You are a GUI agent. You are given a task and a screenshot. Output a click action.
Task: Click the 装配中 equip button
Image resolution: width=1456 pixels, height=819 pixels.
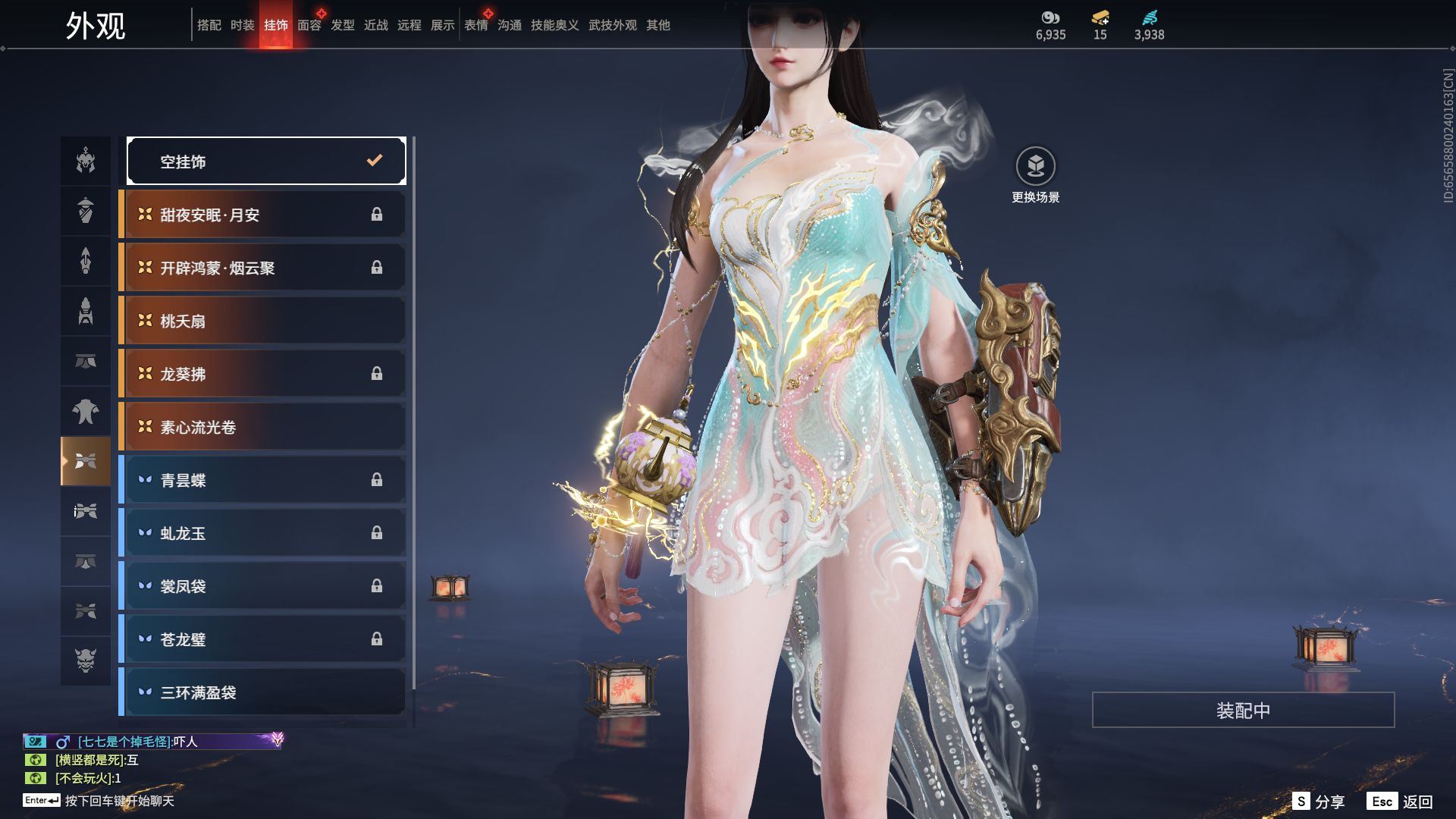(x=1243, y=710)
